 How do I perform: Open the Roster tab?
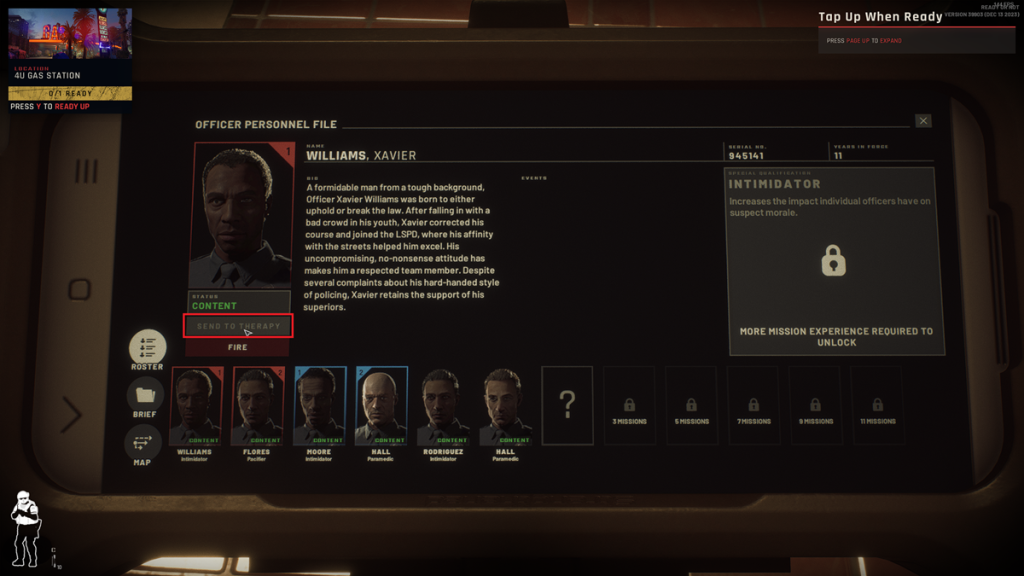pos(147,348)
